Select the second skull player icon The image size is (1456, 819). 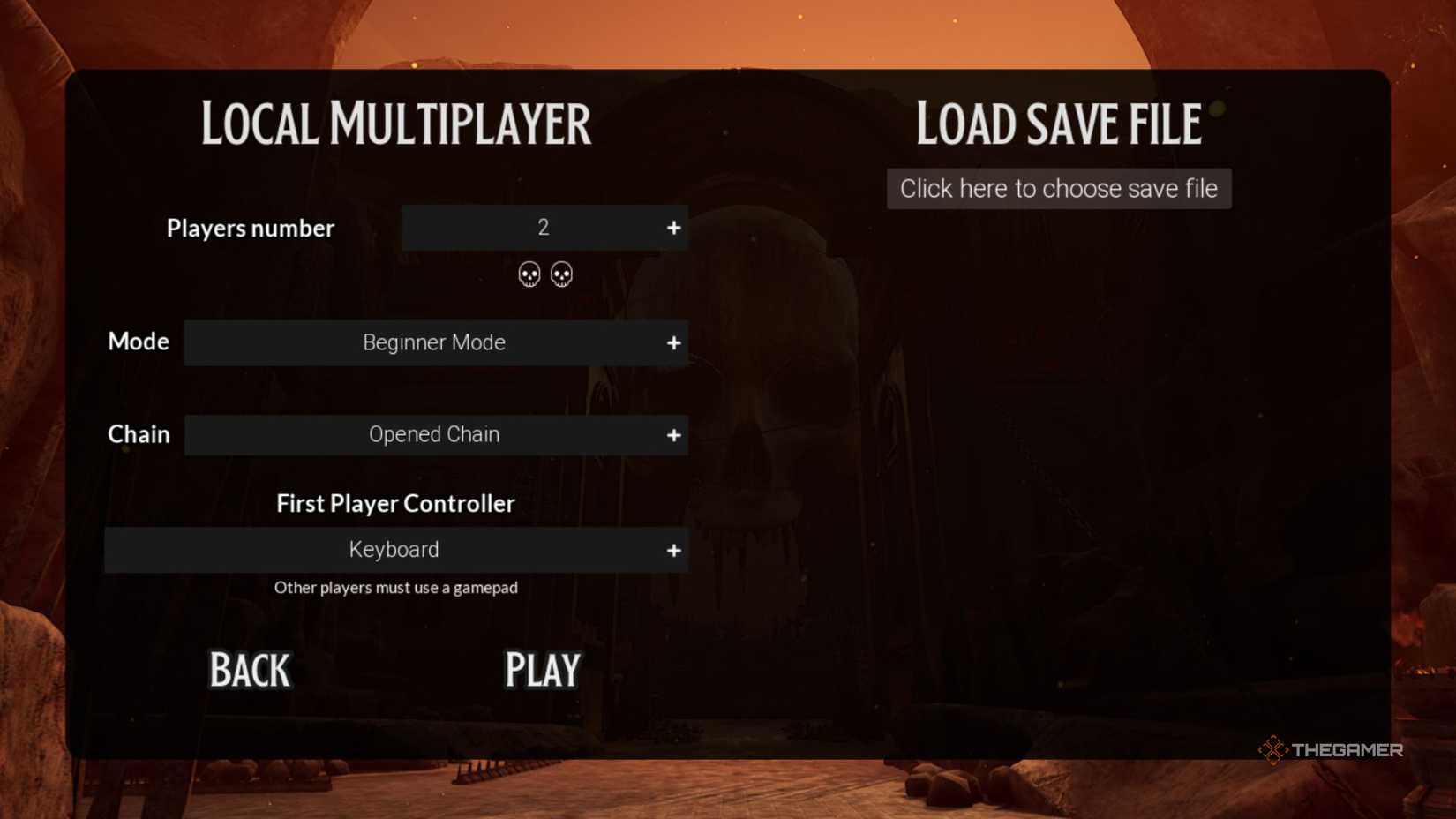[x=561, y=274]
